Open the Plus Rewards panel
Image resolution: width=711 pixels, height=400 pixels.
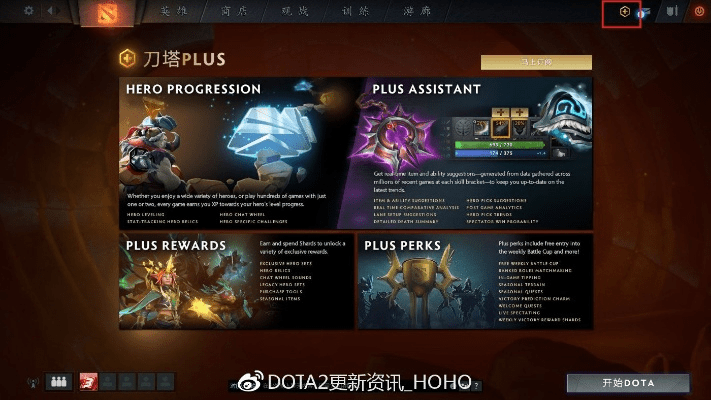pos(237,281)
